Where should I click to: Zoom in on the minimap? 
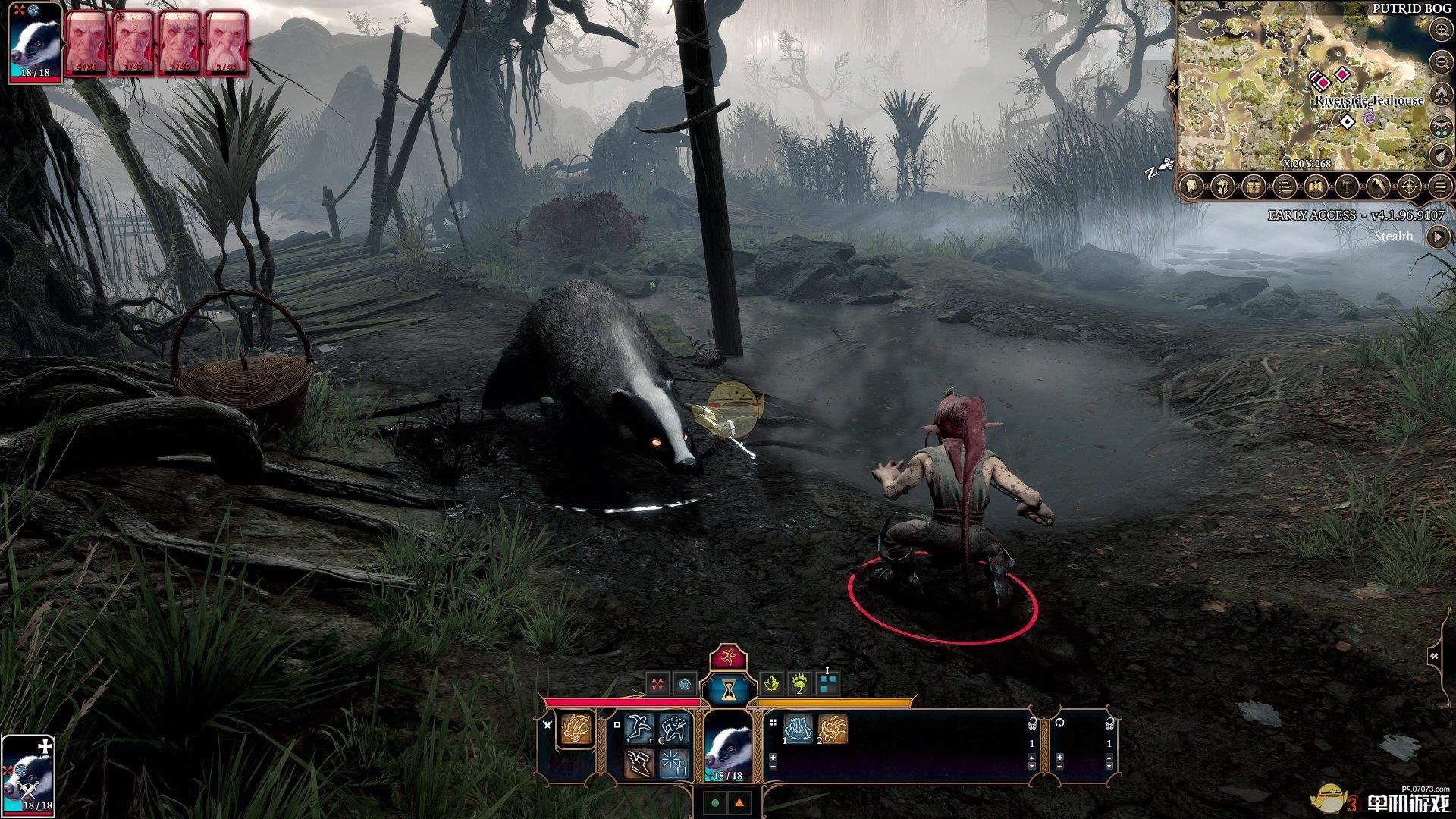click(1440, 30)
